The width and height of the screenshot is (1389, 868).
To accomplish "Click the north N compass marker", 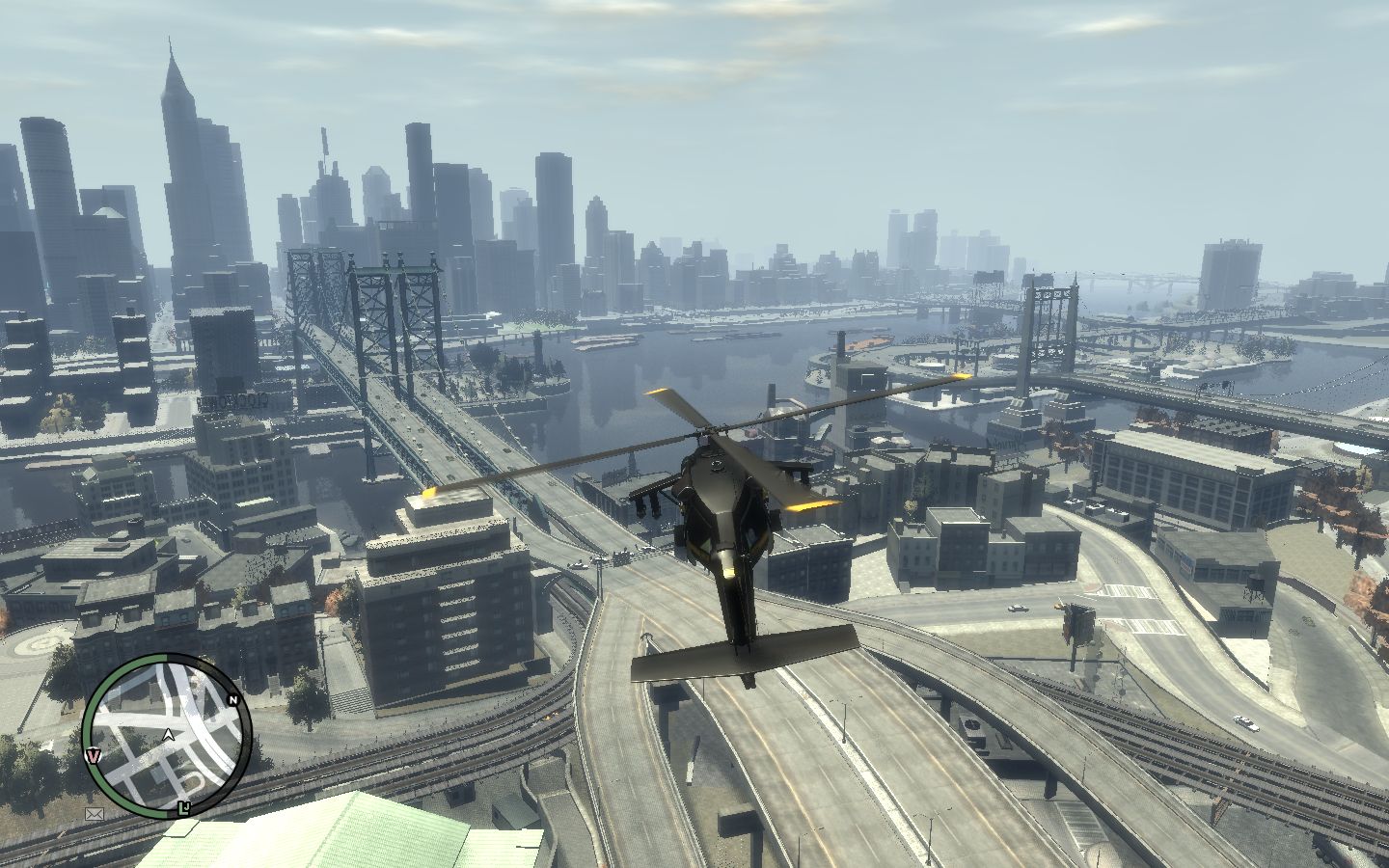I will [x=232, y=699].
